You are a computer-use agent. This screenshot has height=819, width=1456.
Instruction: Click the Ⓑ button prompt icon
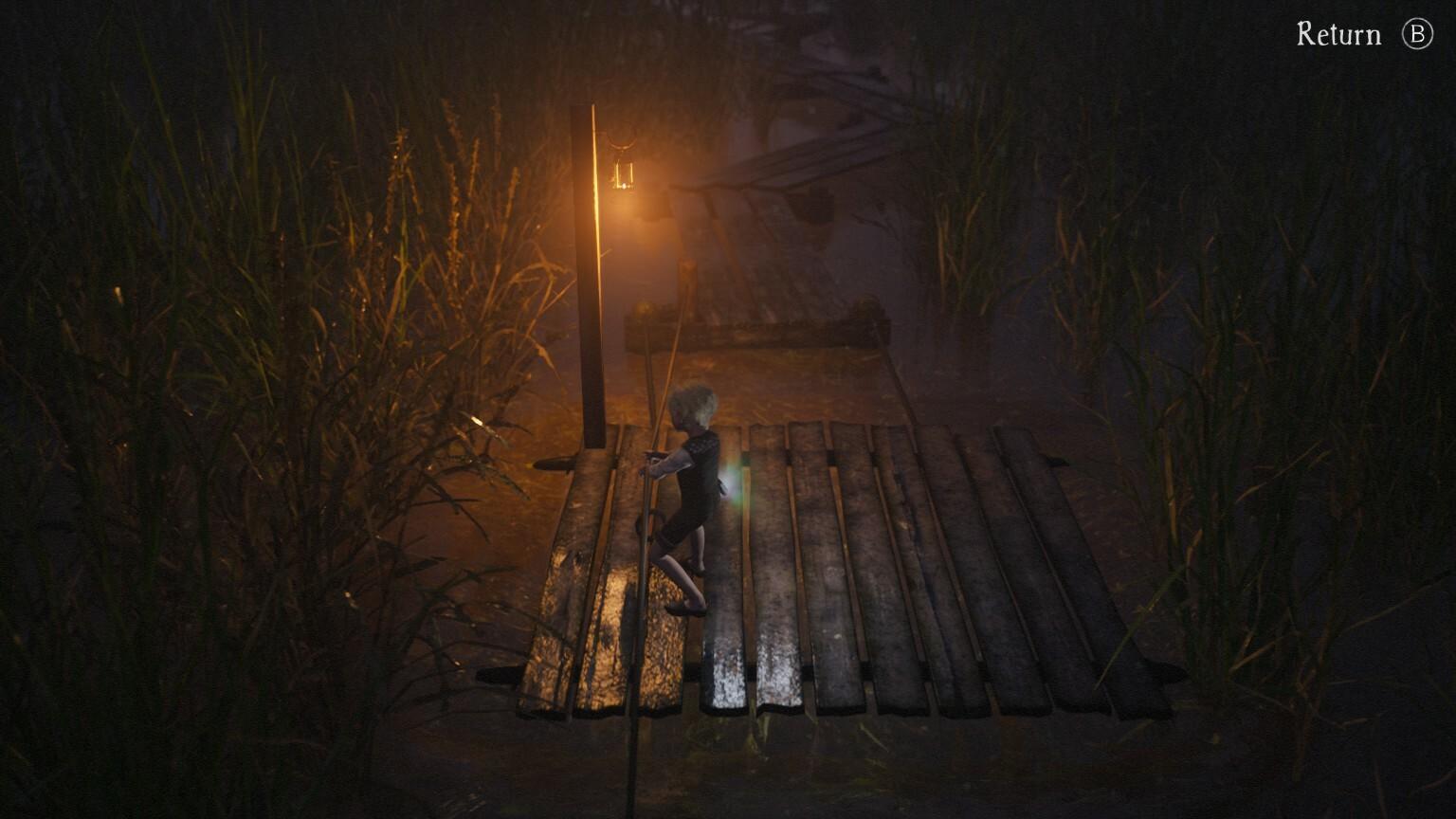1416,34
